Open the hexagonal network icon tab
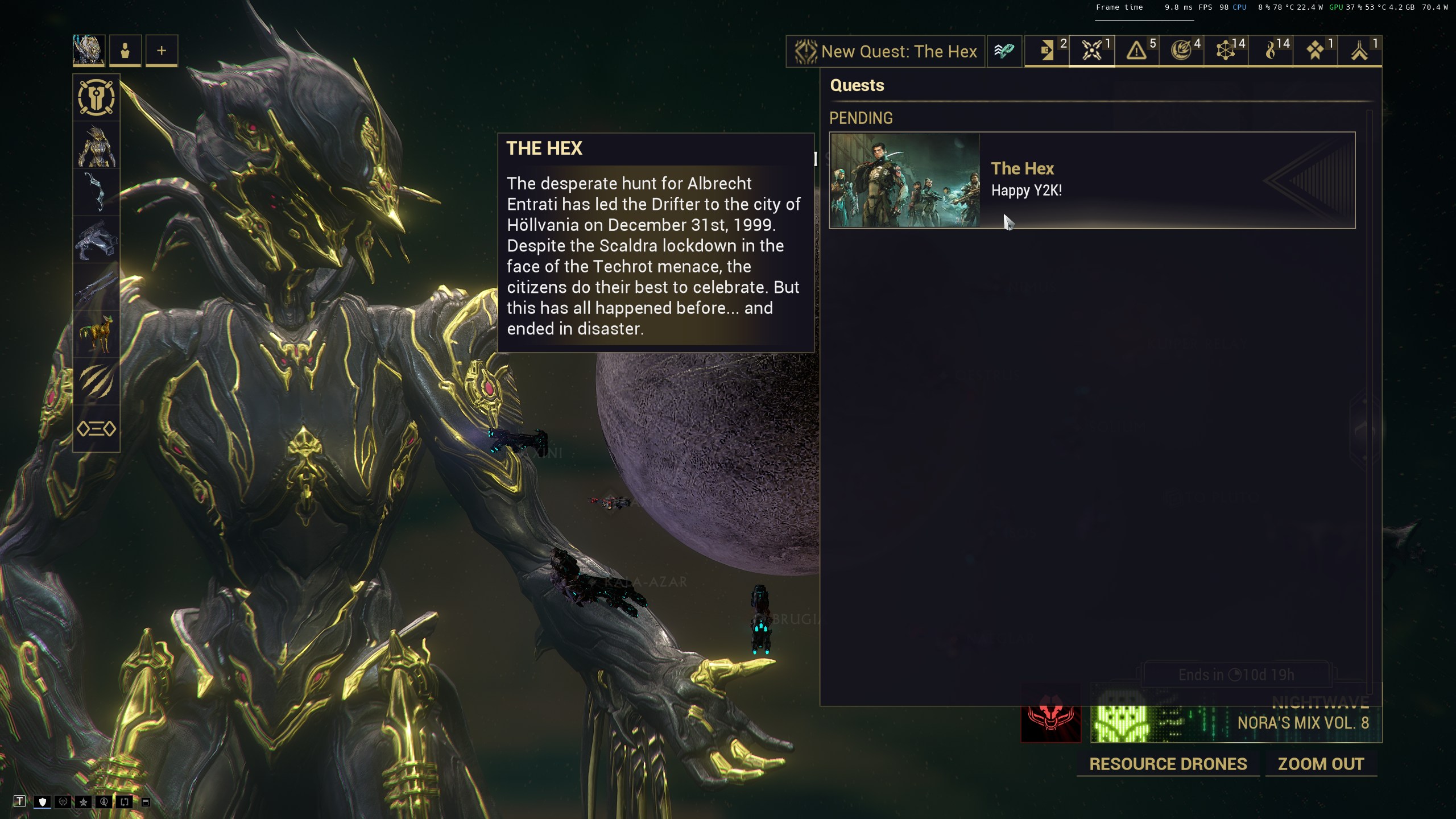The height and width of the screenshot is (819, 1456). (1226, 51)
